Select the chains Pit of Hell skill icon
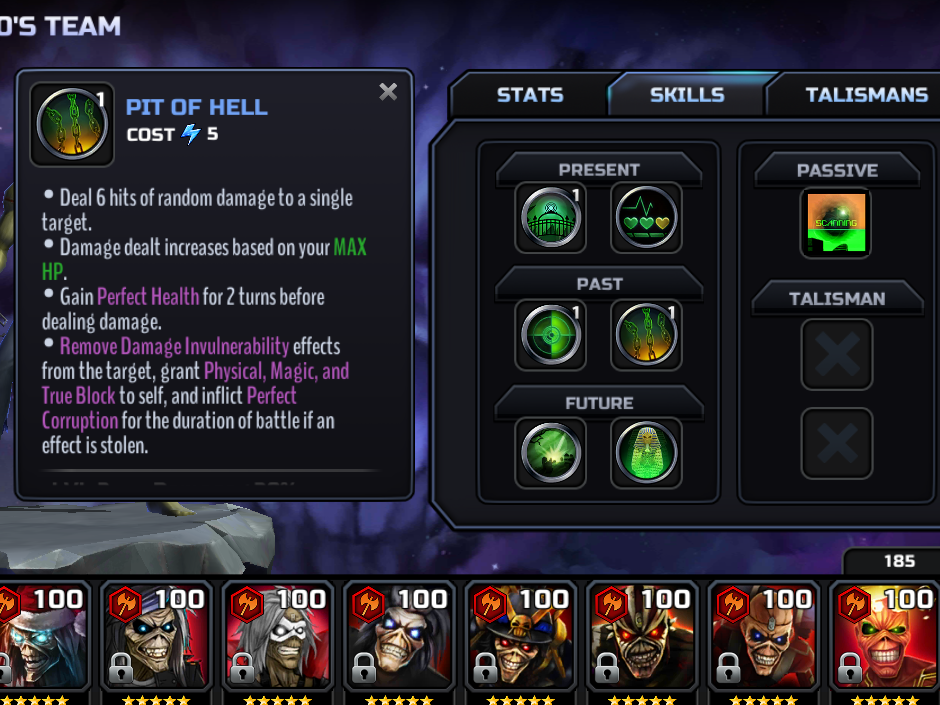 646,334
